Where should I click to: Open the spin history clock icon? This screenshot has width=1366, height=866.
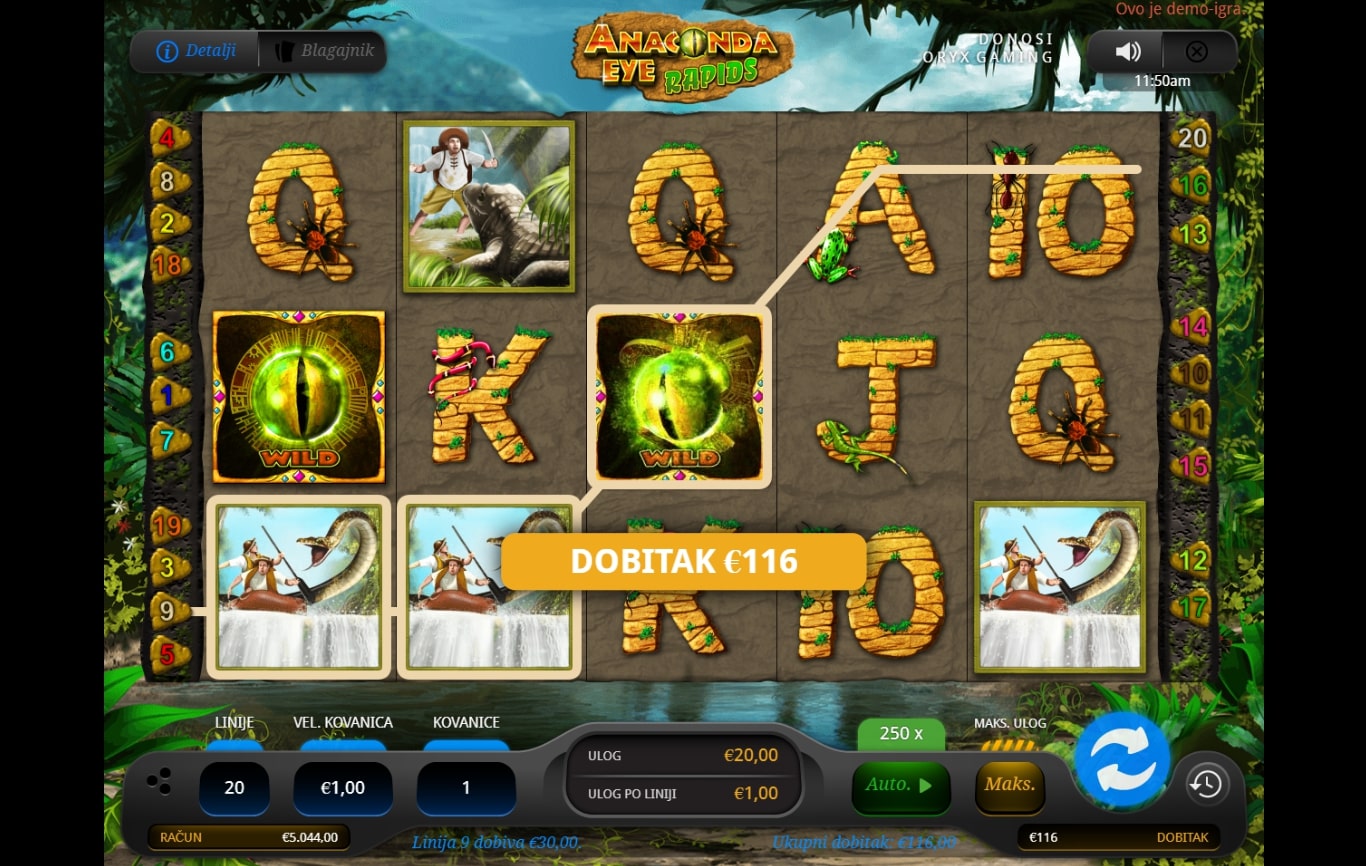point(1206,785)
